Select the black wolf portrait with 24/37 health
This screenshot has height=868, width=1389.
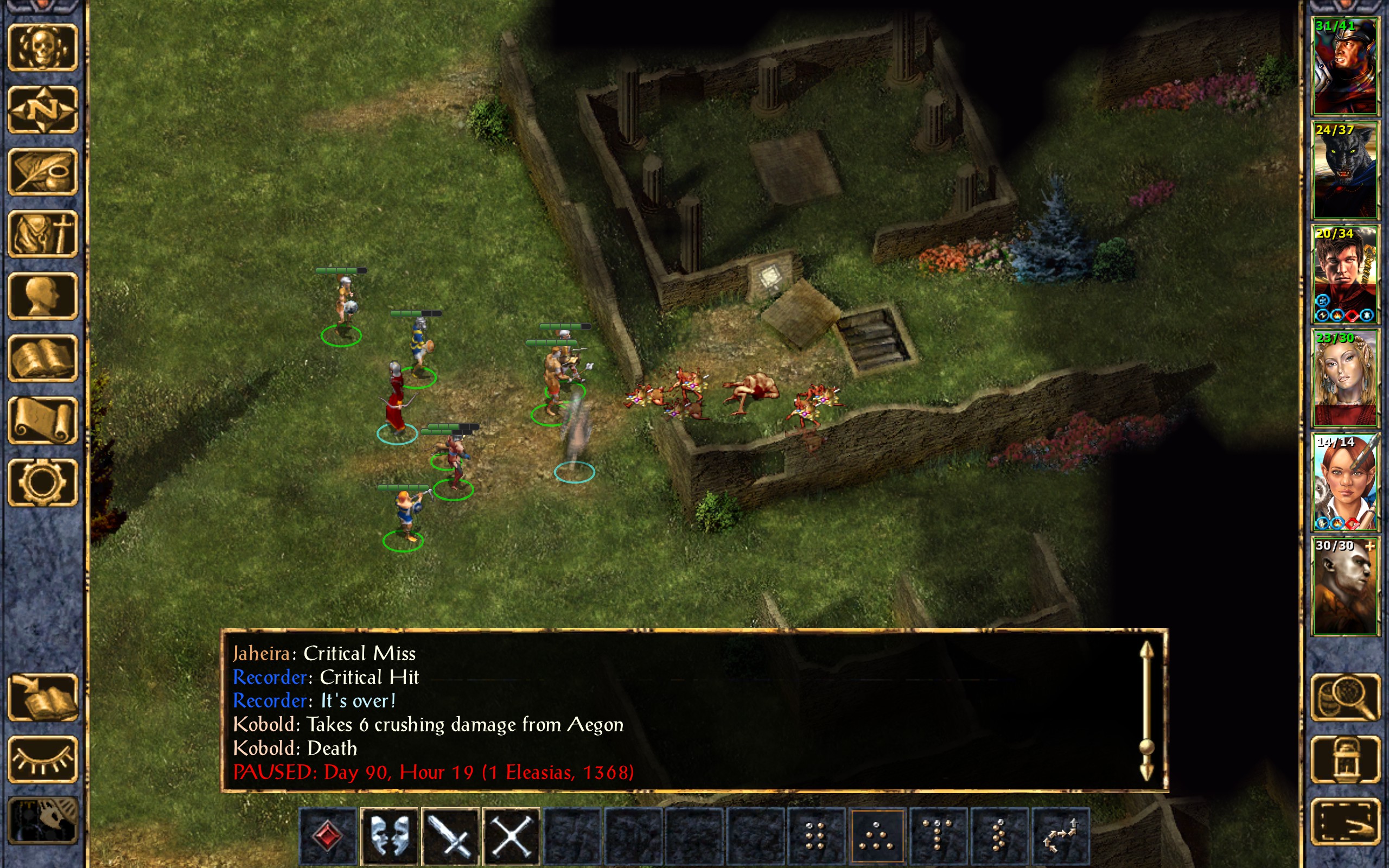click(1345, 170)
